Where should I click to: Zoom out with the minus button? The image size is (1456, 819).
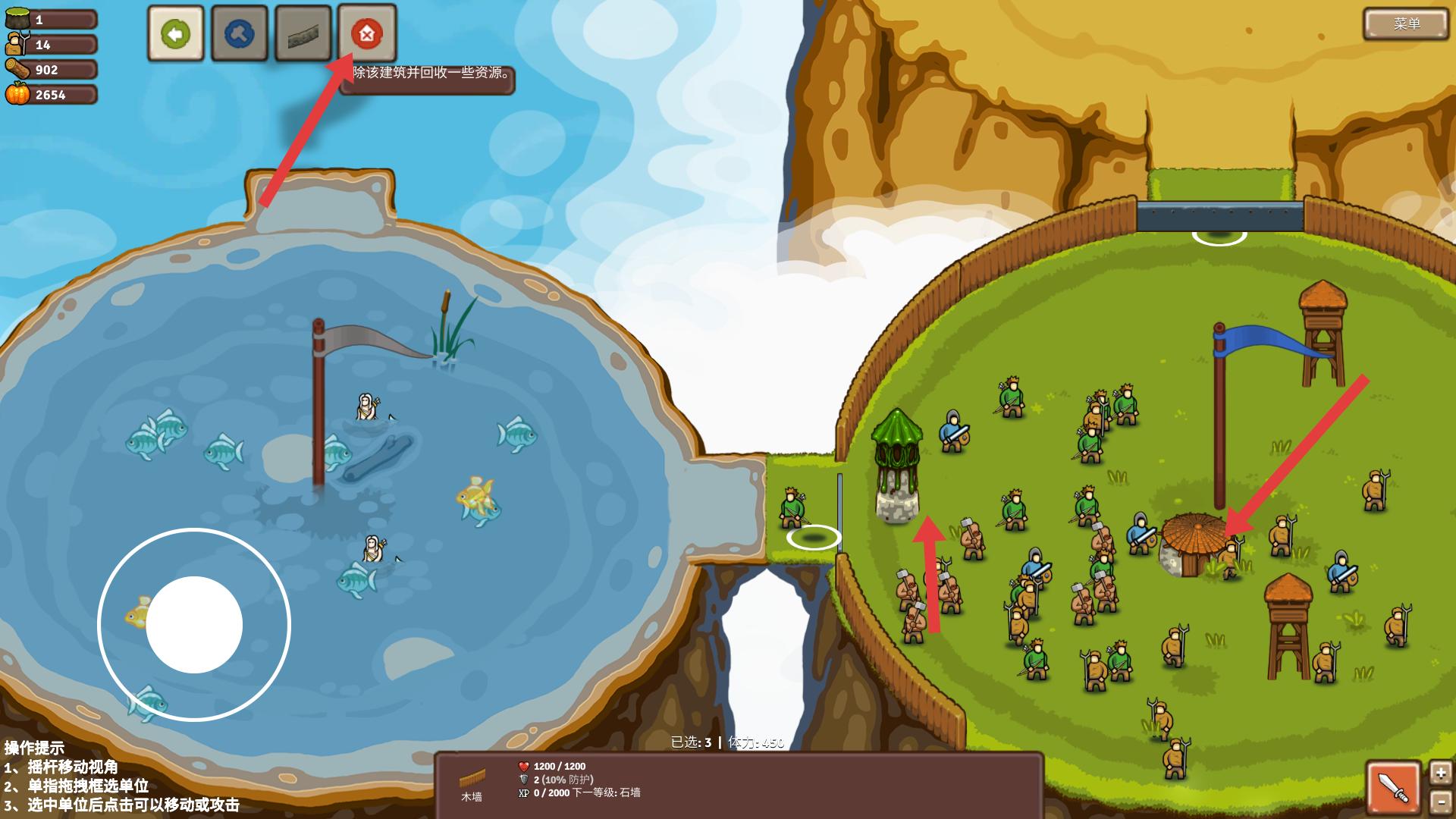click(x=1440, y=802)
